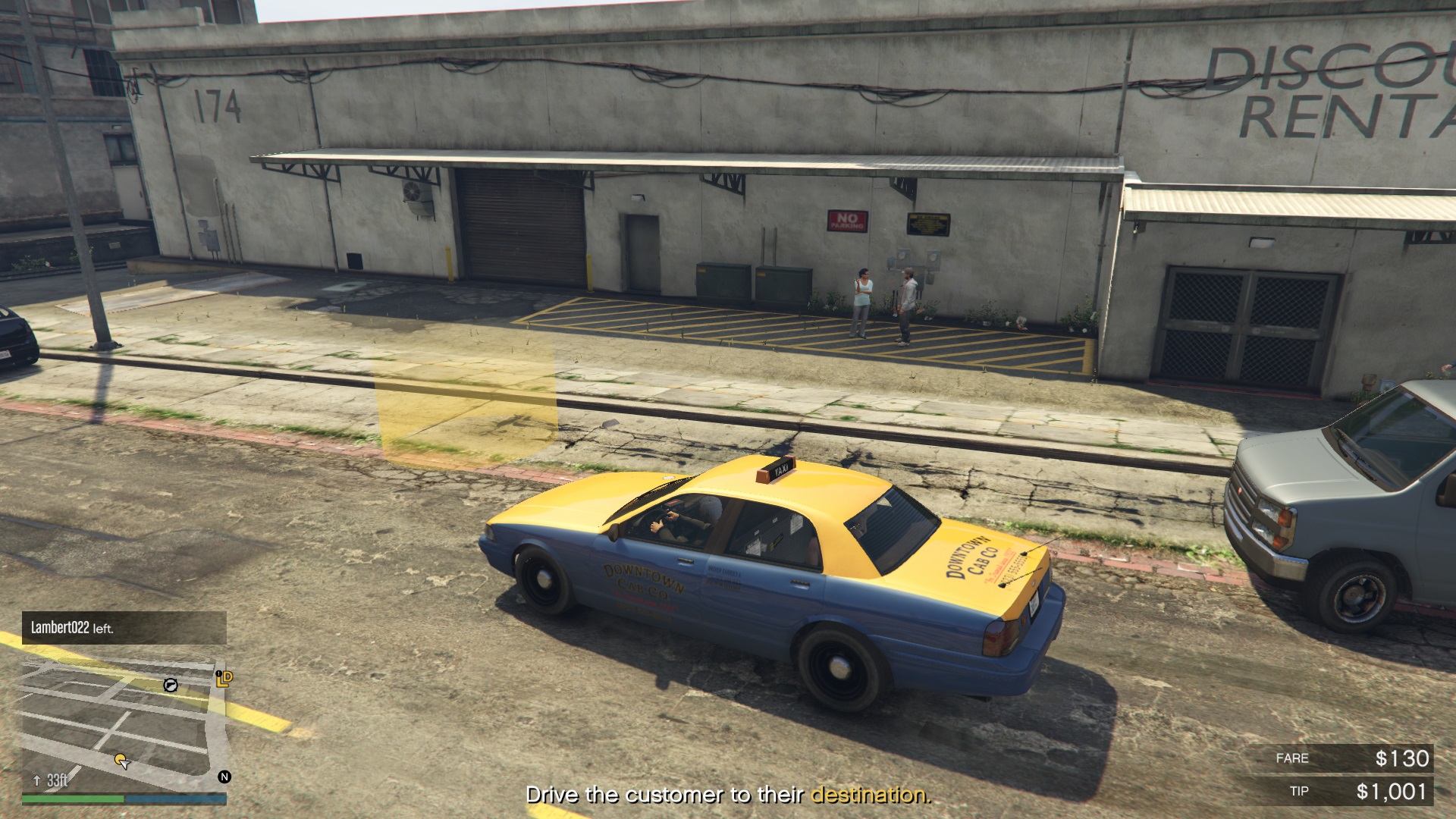Image resolution: width=1456 pixels, height=819 pixels.
Task: Select the pistol shop blip on minimap
Action: [x=170, y=686]
